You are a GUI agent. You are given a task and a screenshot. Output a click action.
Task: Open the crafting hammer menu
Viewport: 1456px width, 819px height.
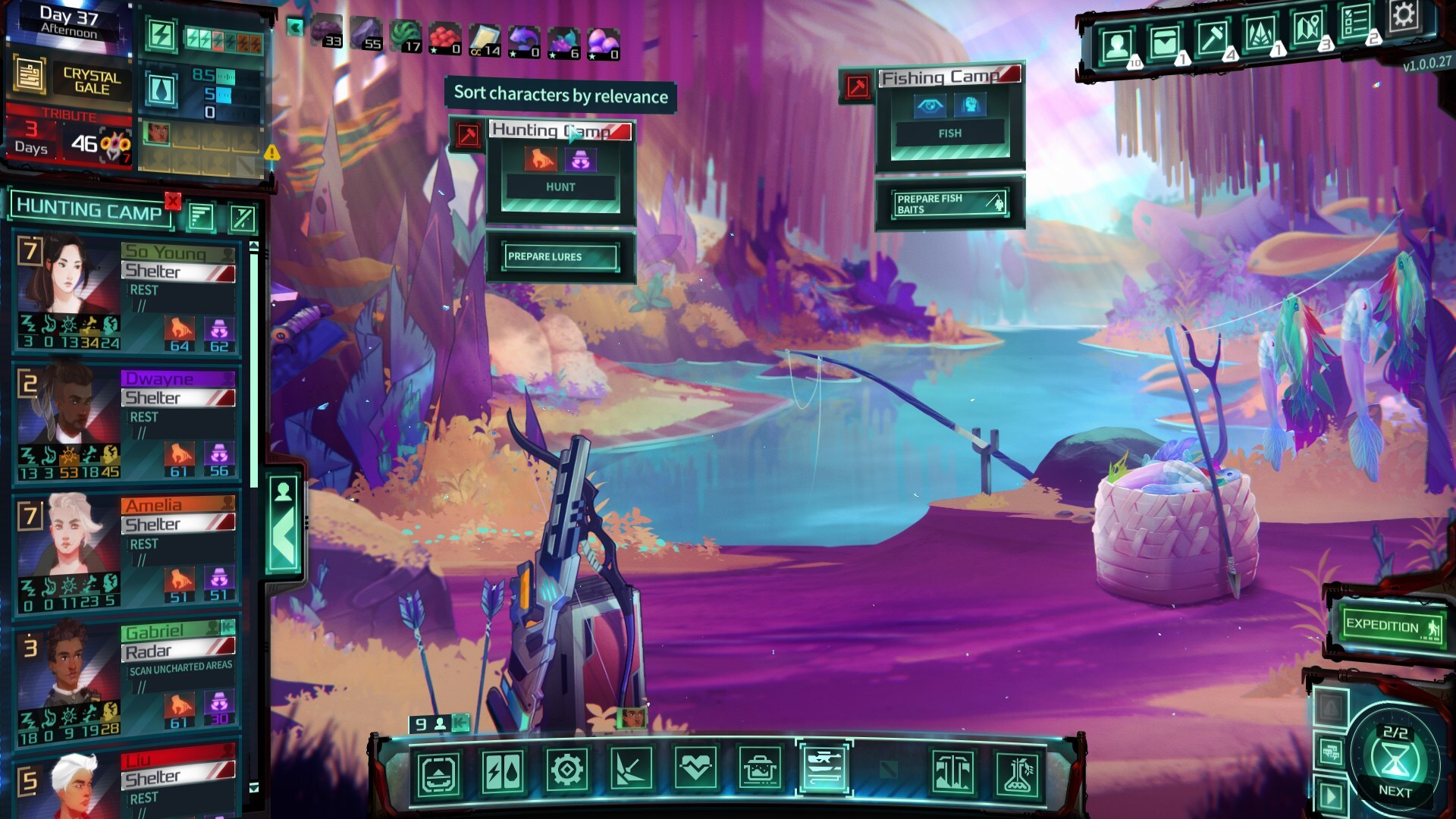click(1212, 38)
